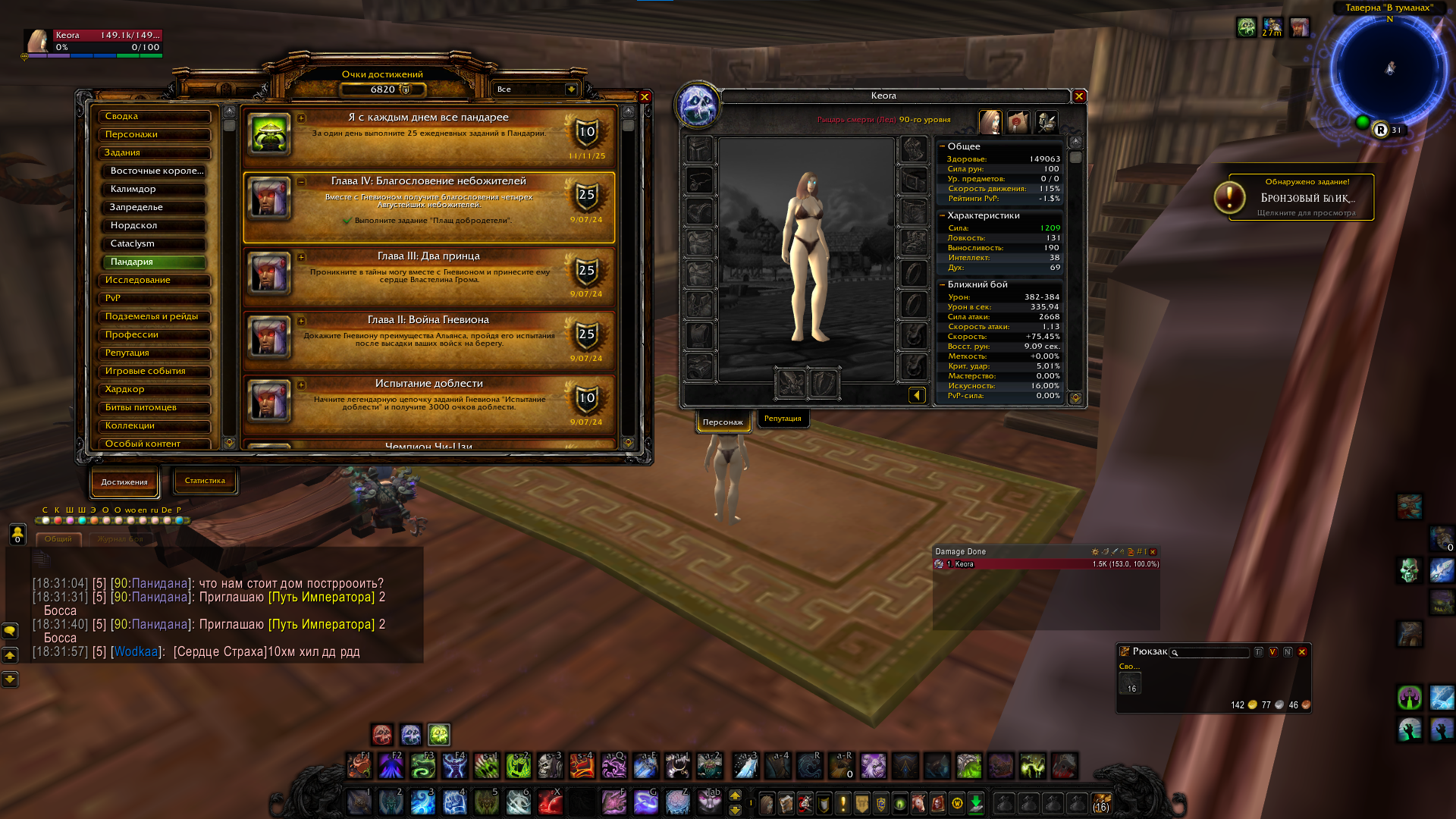The image size is (1456, 819).
Task: Open the Сводка achievement category
Action: [155, 117]
